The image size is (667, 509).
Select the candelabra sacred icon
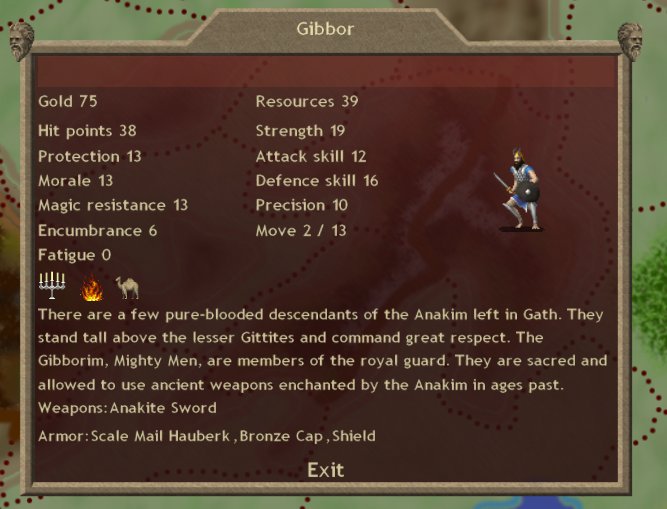pos(51,288)
